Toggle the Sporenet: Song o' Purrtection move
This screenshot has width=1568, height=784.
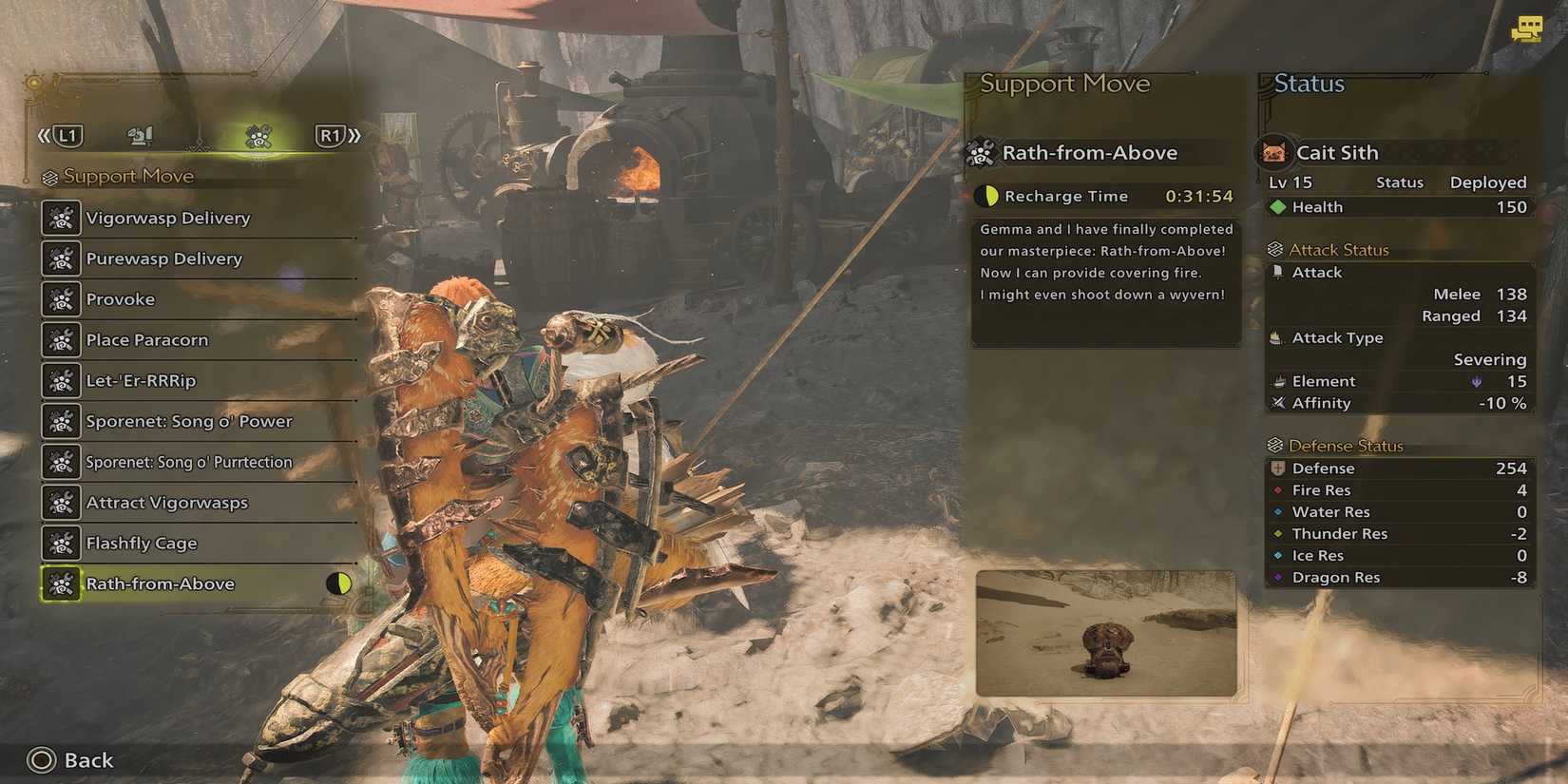coord(60,462)
